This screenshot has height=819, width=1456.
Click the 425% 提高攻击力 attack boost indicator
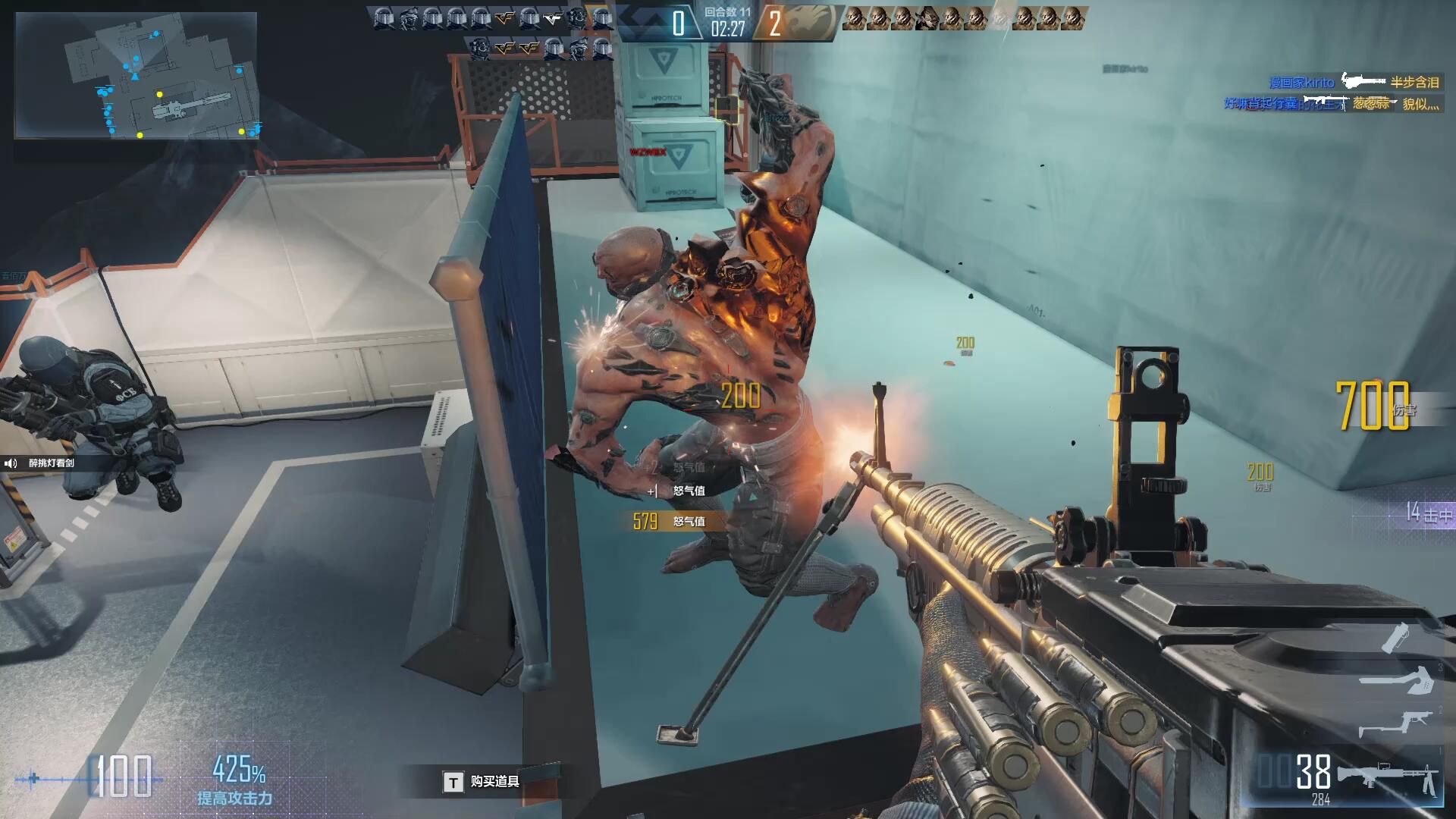pyautogui.click(x=236, y=780)
